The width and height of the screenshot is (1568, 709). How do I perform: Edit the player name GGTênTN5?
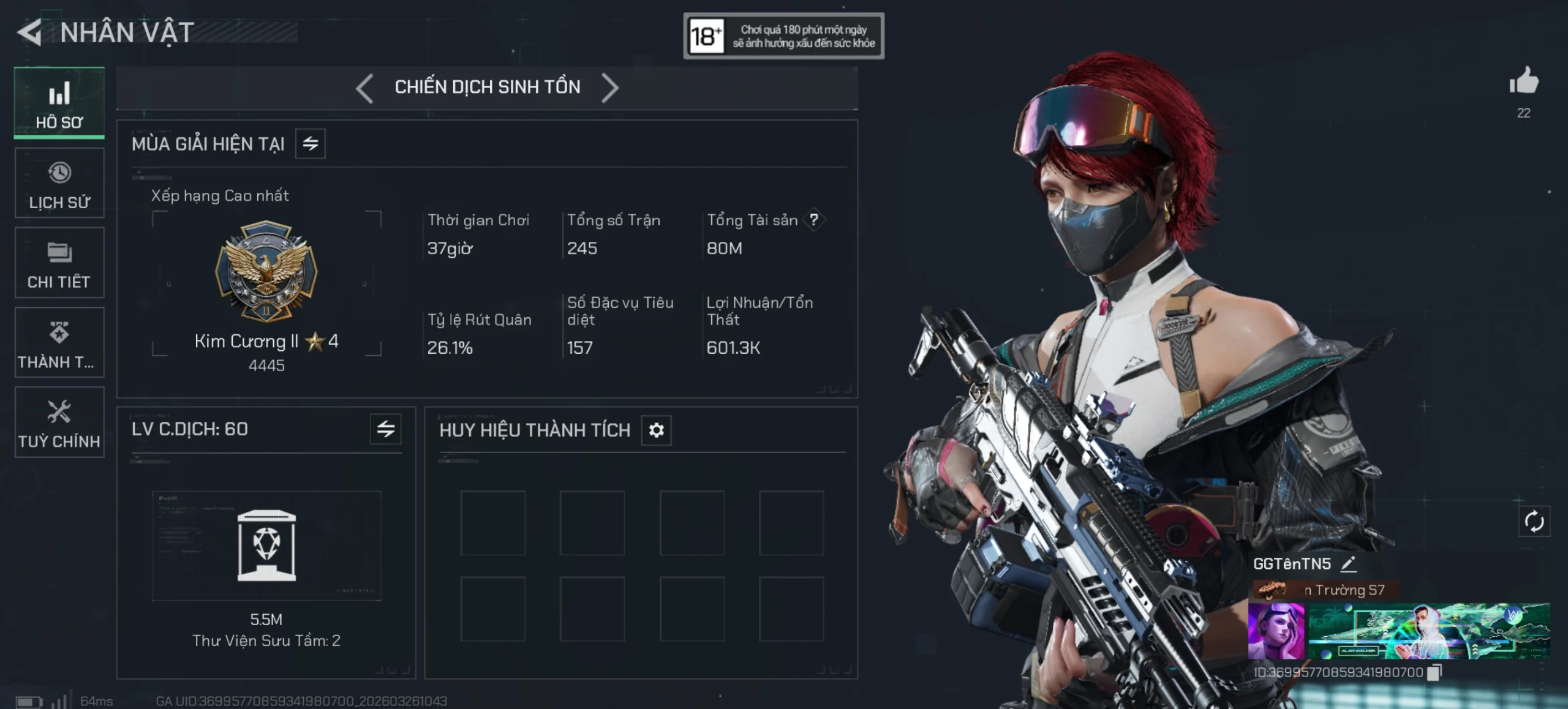[1349, 564]
